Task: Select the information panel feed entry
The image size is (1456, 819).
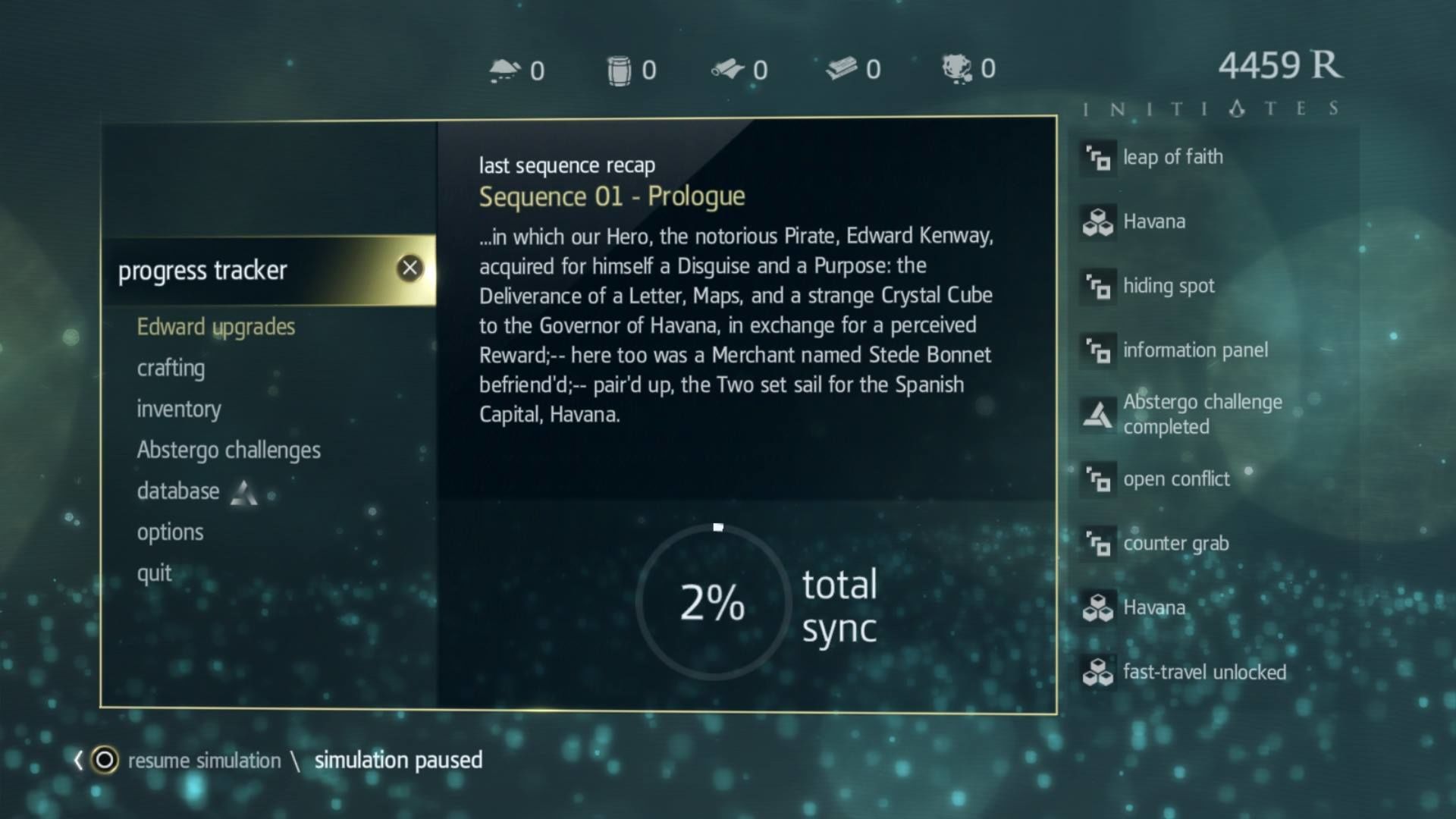Action: [x=1194, y=350]
